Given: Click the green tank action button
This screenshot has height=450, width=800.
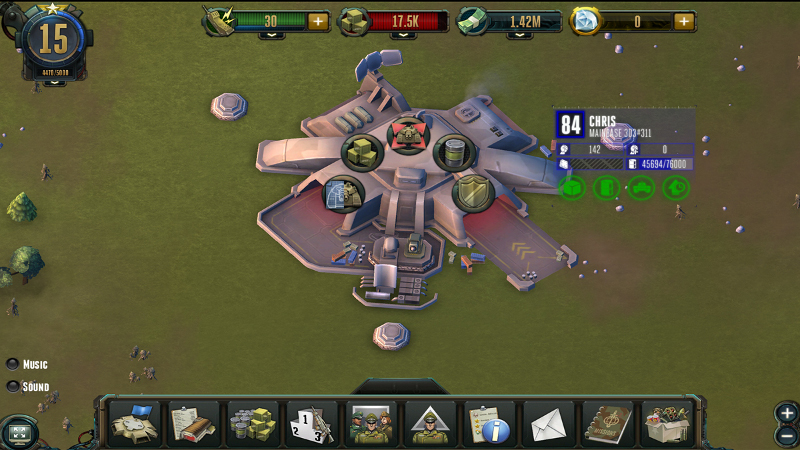Looking at the screenshot, I should click(641, 187).
